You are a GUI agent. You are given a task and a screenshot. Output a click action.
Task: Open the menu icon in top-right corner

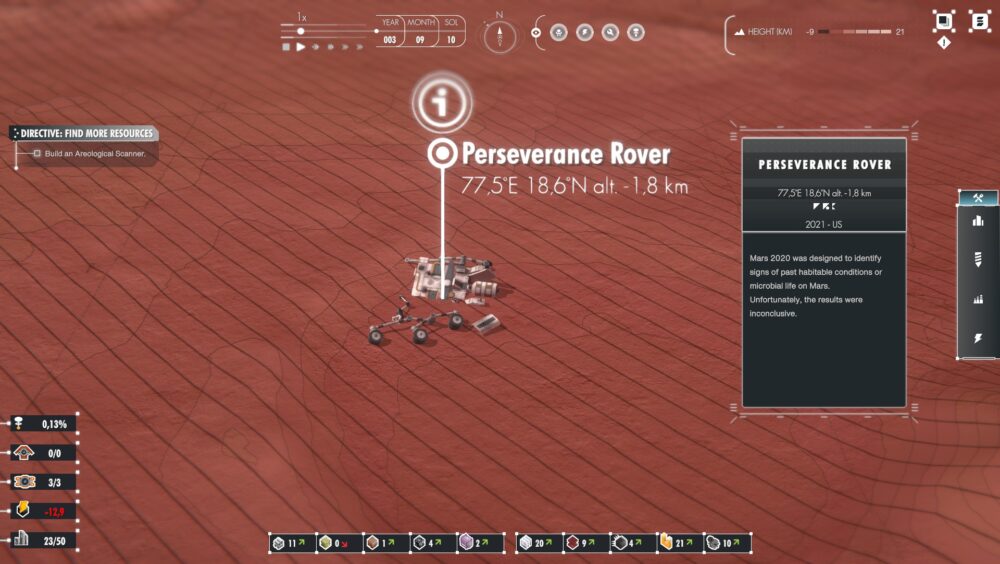click(979, 21)
